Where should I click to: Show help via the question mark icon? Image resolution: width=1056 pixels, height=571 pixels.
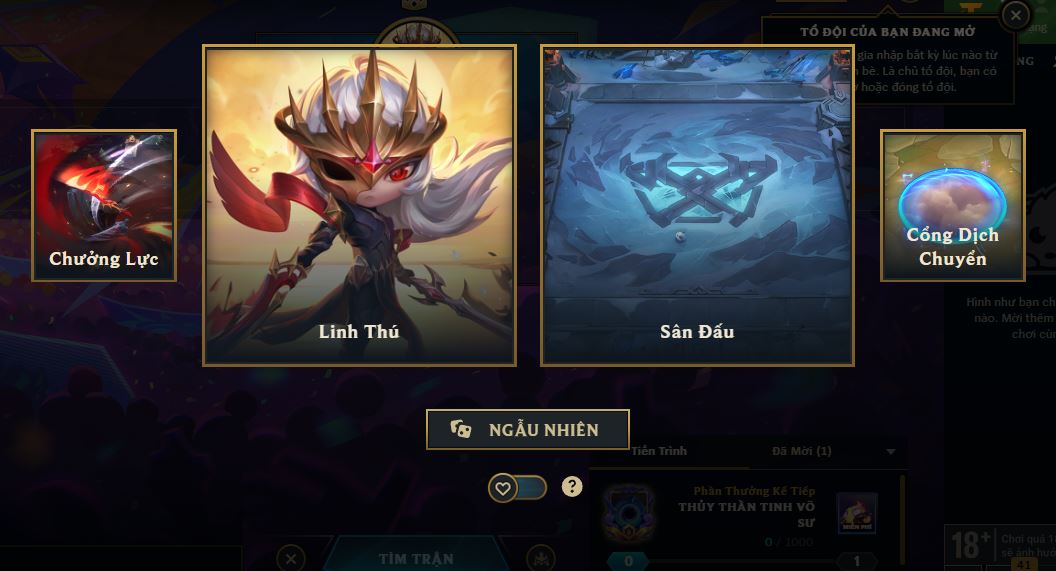click(572, 487)
